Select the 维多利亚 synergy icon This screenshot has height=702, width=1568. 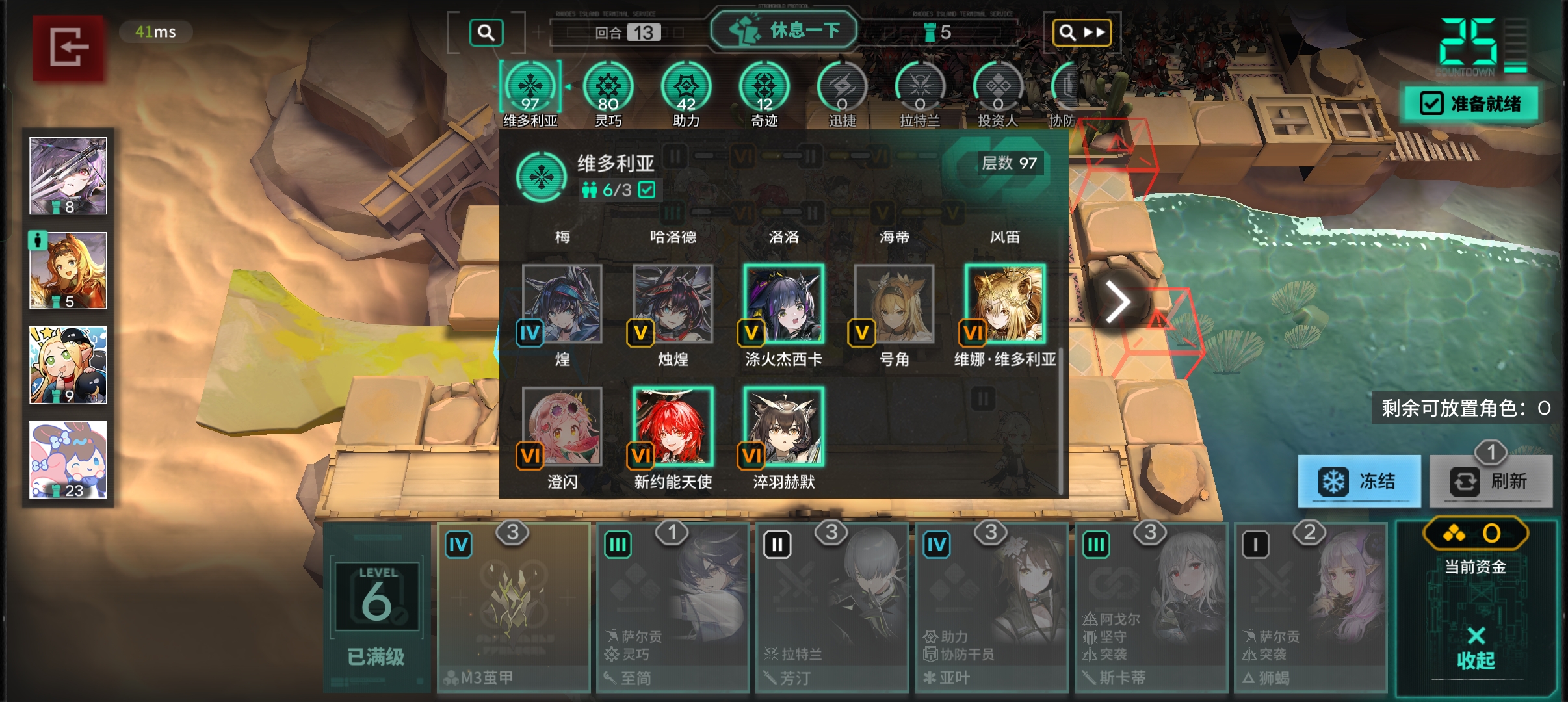pos(530,87)
